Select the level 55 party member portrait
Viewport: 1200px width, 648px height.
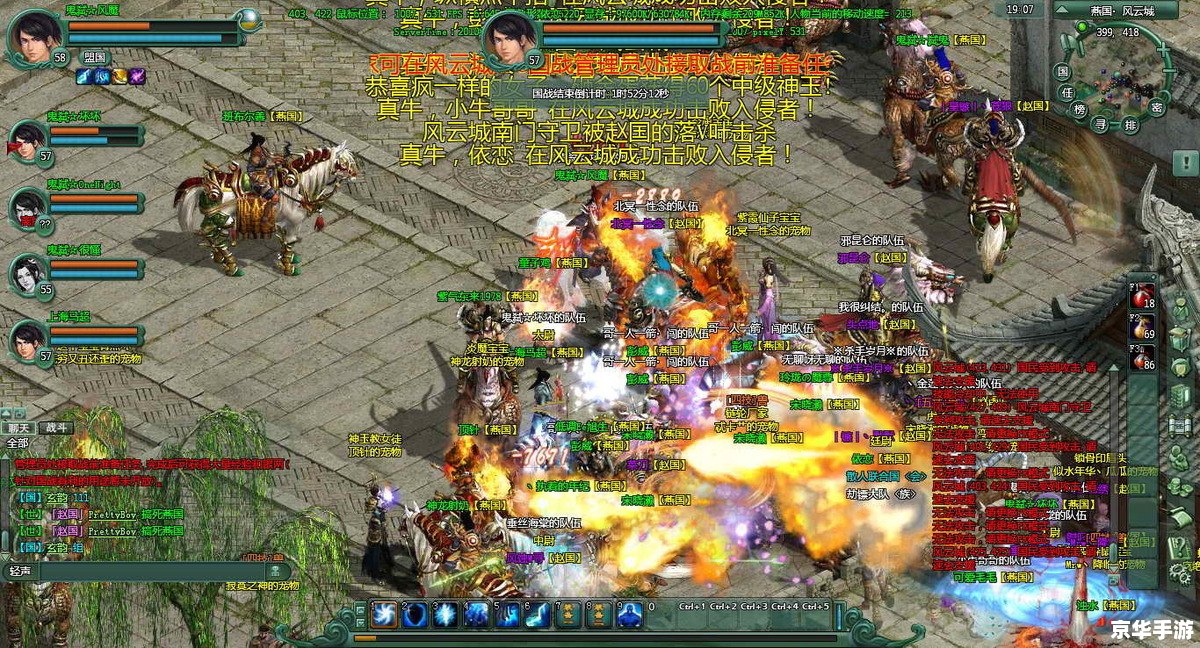27,275
